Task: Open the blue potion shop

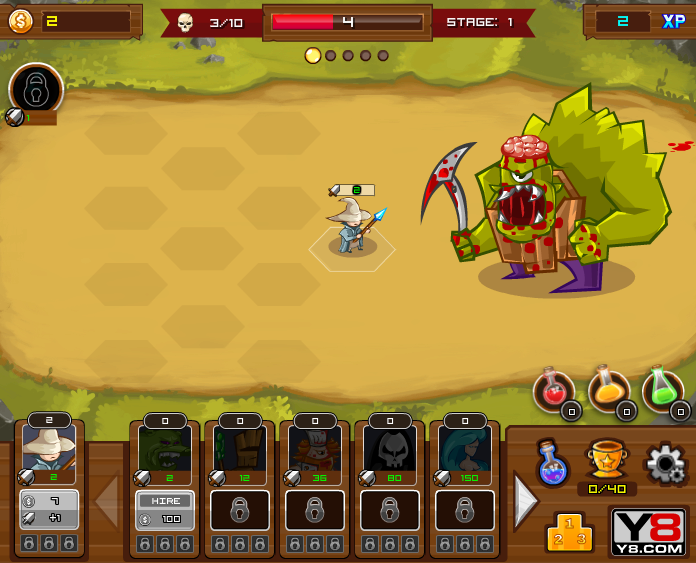Action: pos(552,462)
